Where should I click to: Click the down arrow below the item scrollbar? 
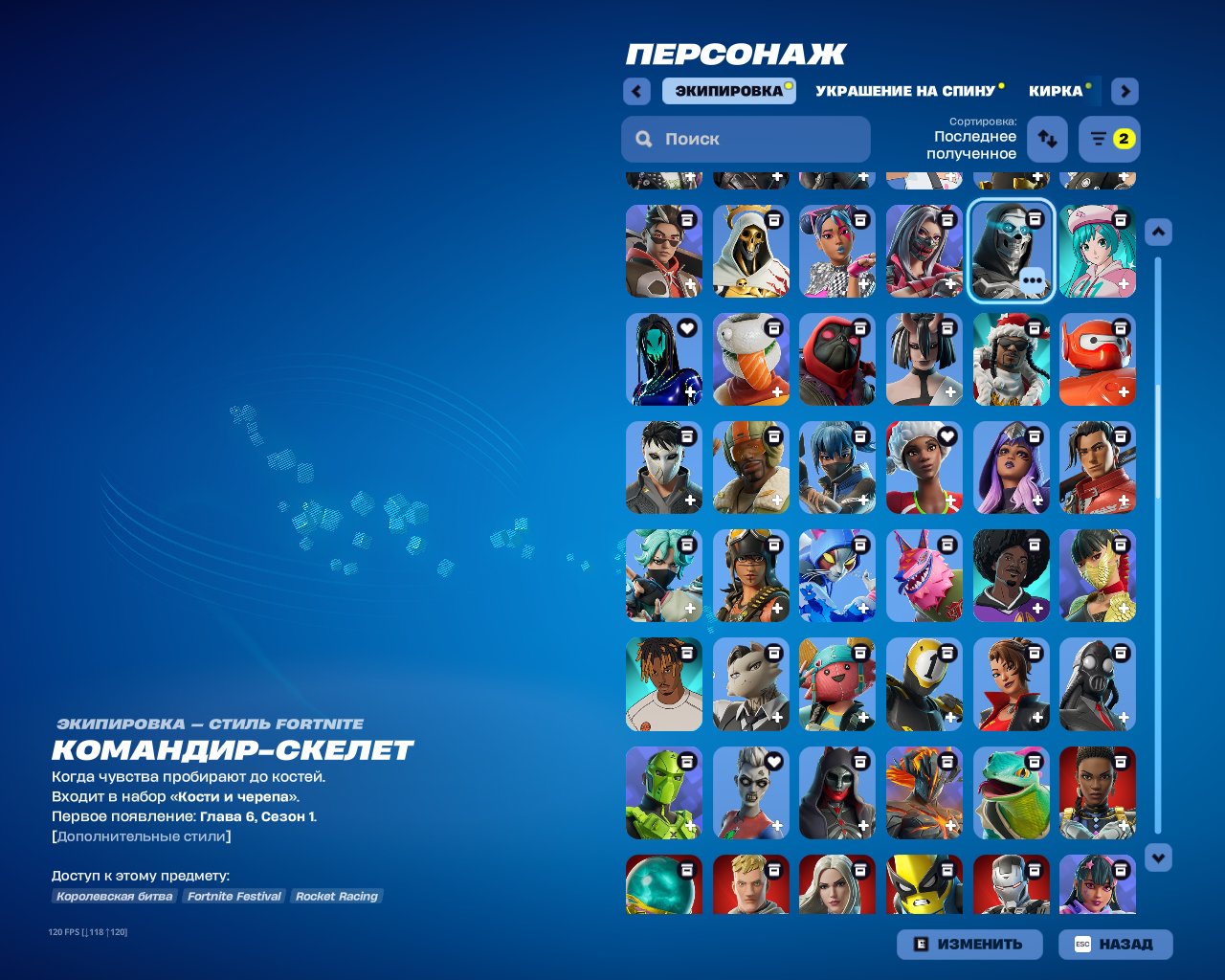tap(1158, 857)
